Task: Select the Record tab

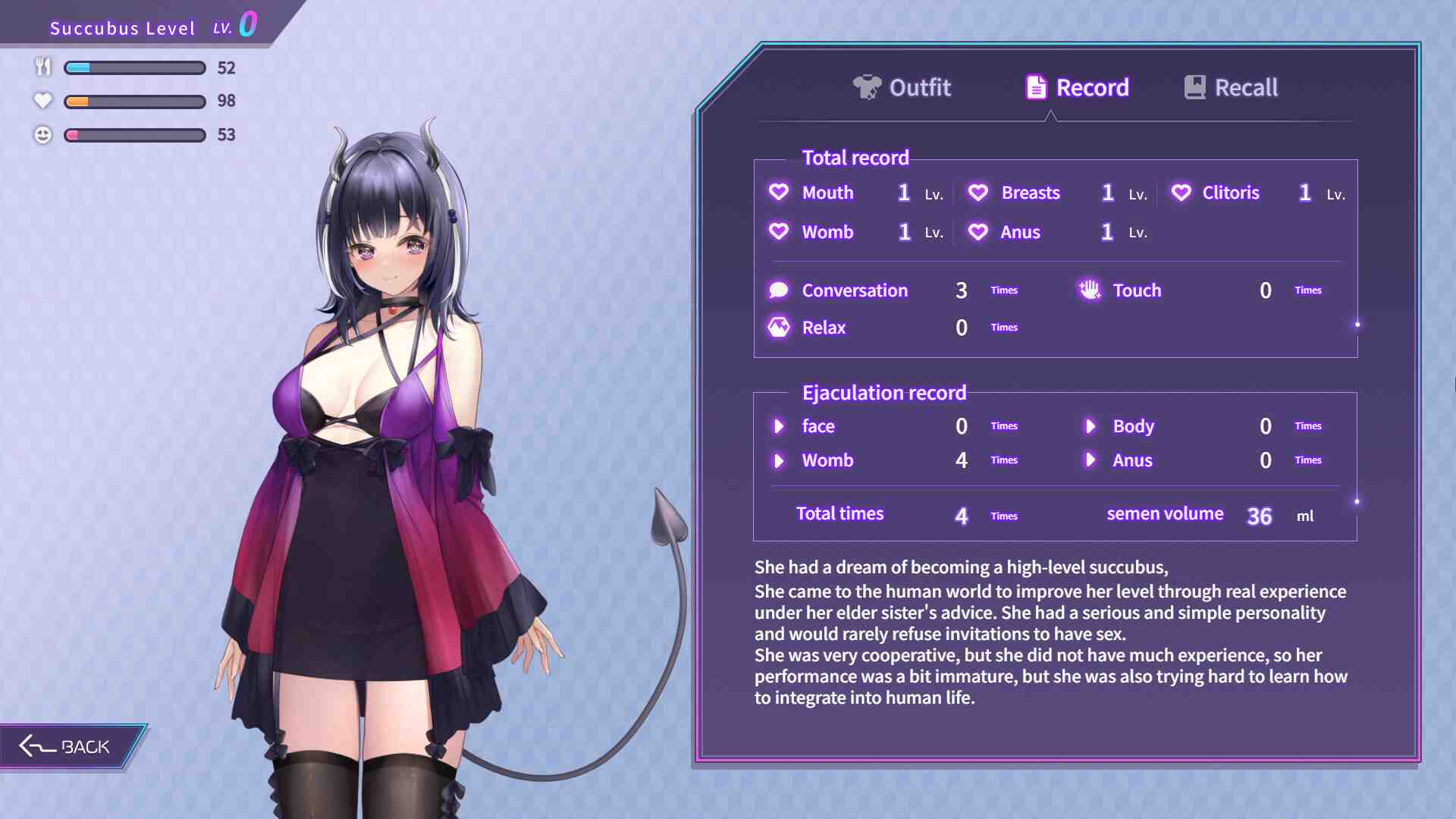Action: pyautogui.click(x=1077, y=88)
